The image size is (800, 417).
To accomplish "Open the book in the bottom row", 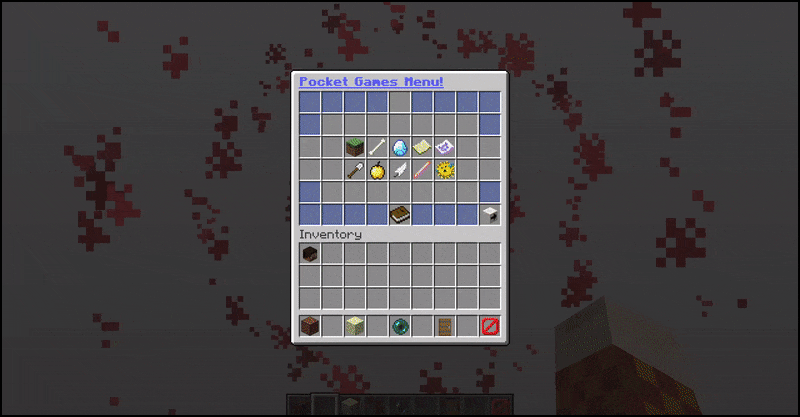I will [400, 214].
